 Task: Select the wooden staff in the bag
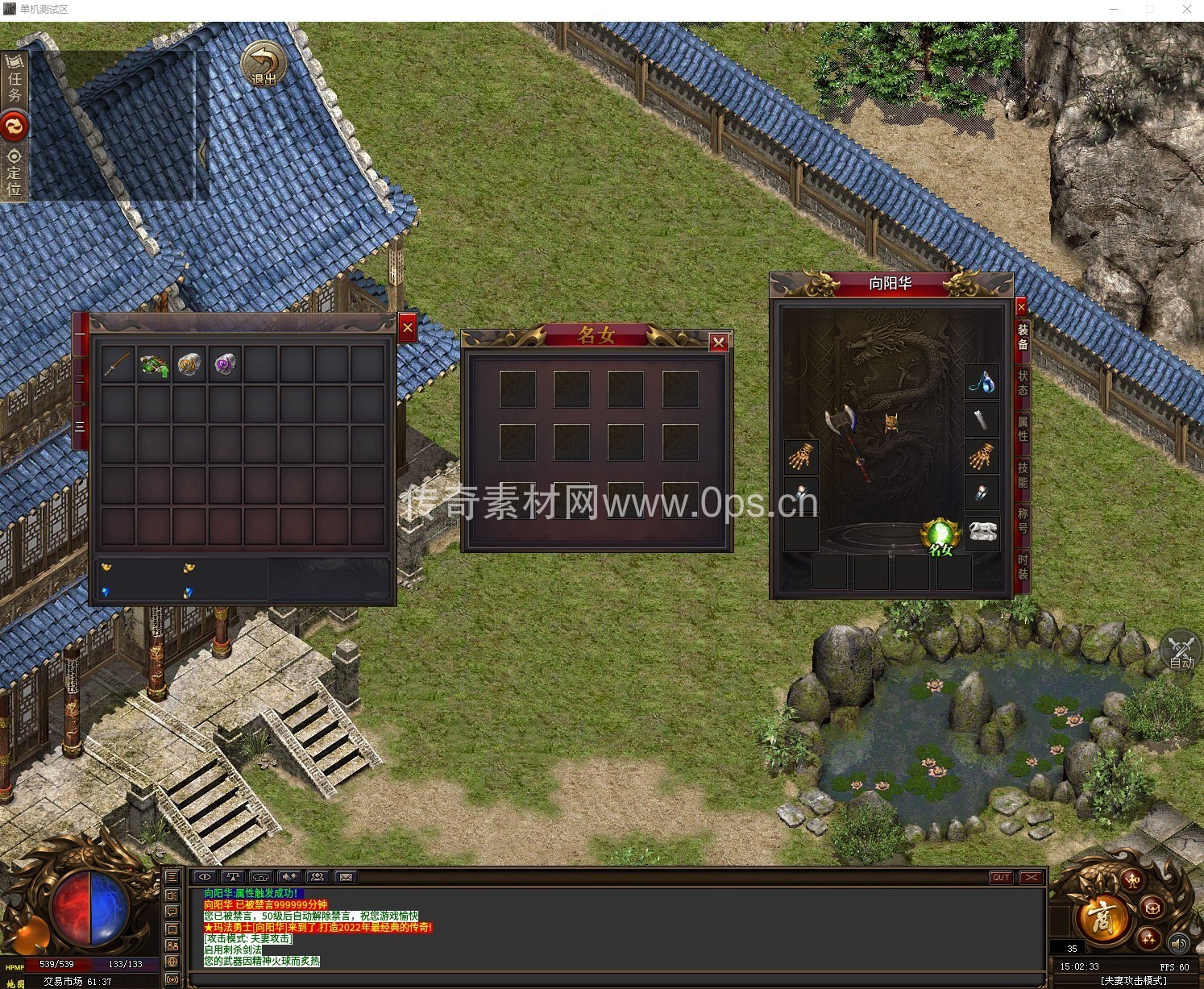pos(118,365)
